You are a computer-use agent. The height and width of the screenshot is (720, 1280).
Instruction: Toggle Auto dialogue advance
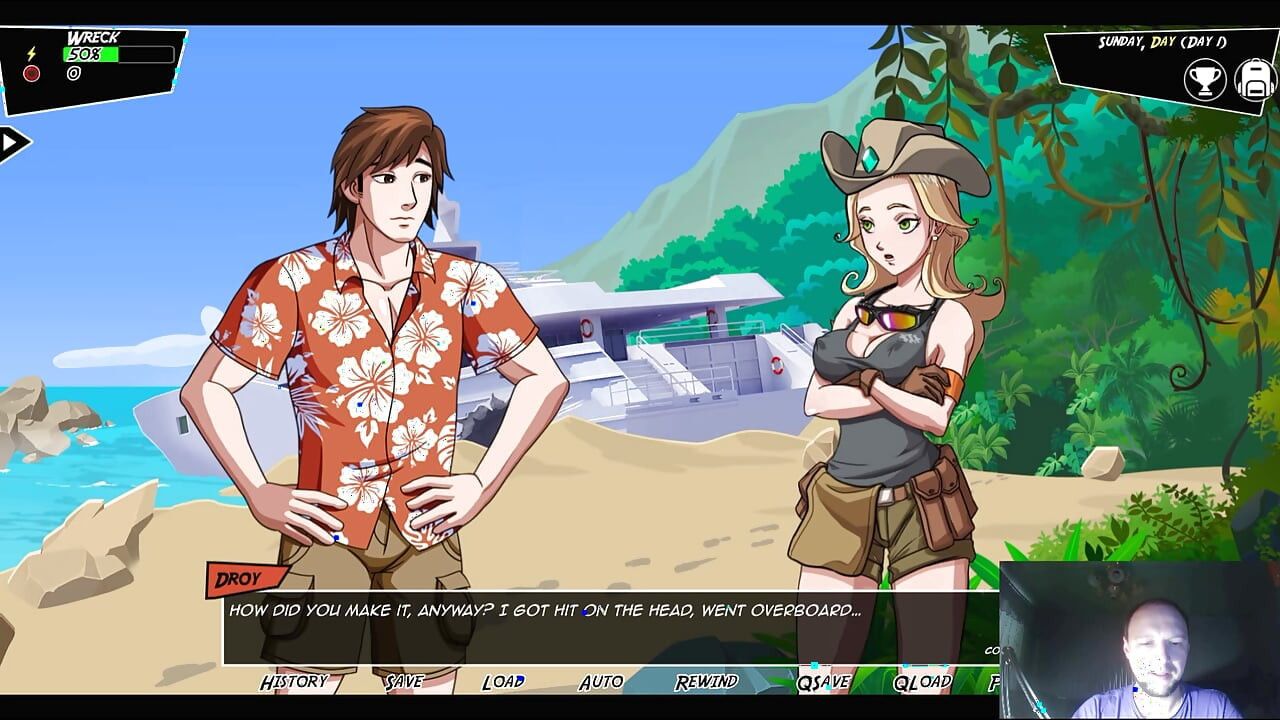click(601, 682)
